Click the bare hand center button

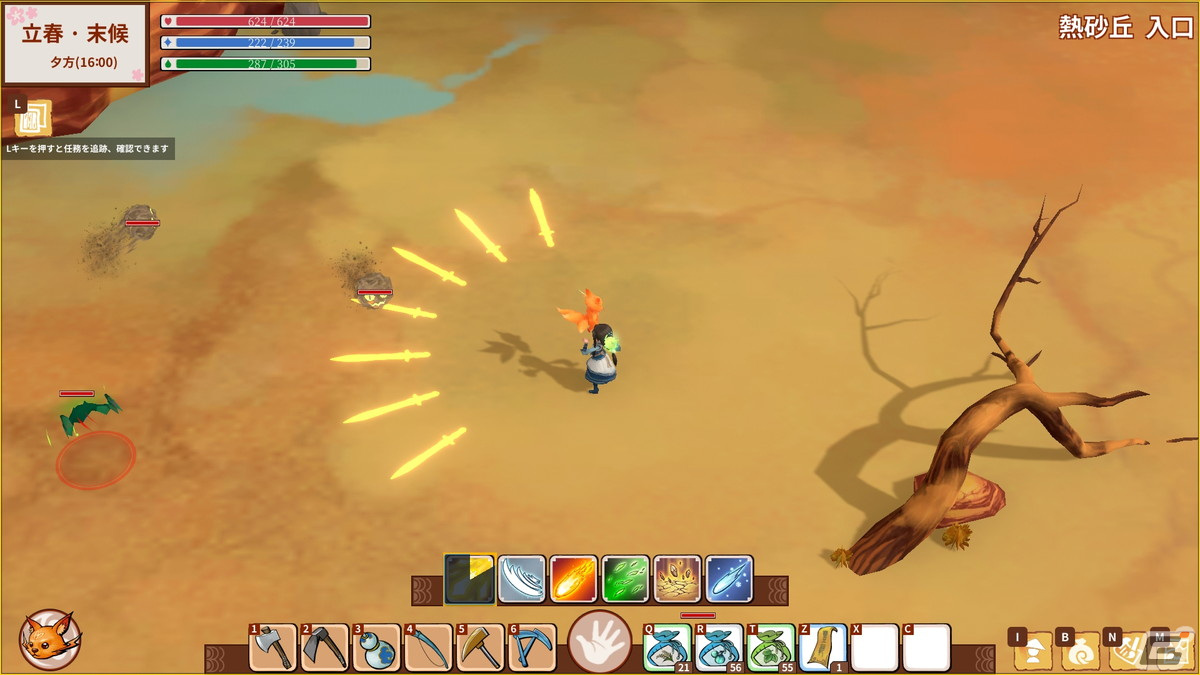600,642
